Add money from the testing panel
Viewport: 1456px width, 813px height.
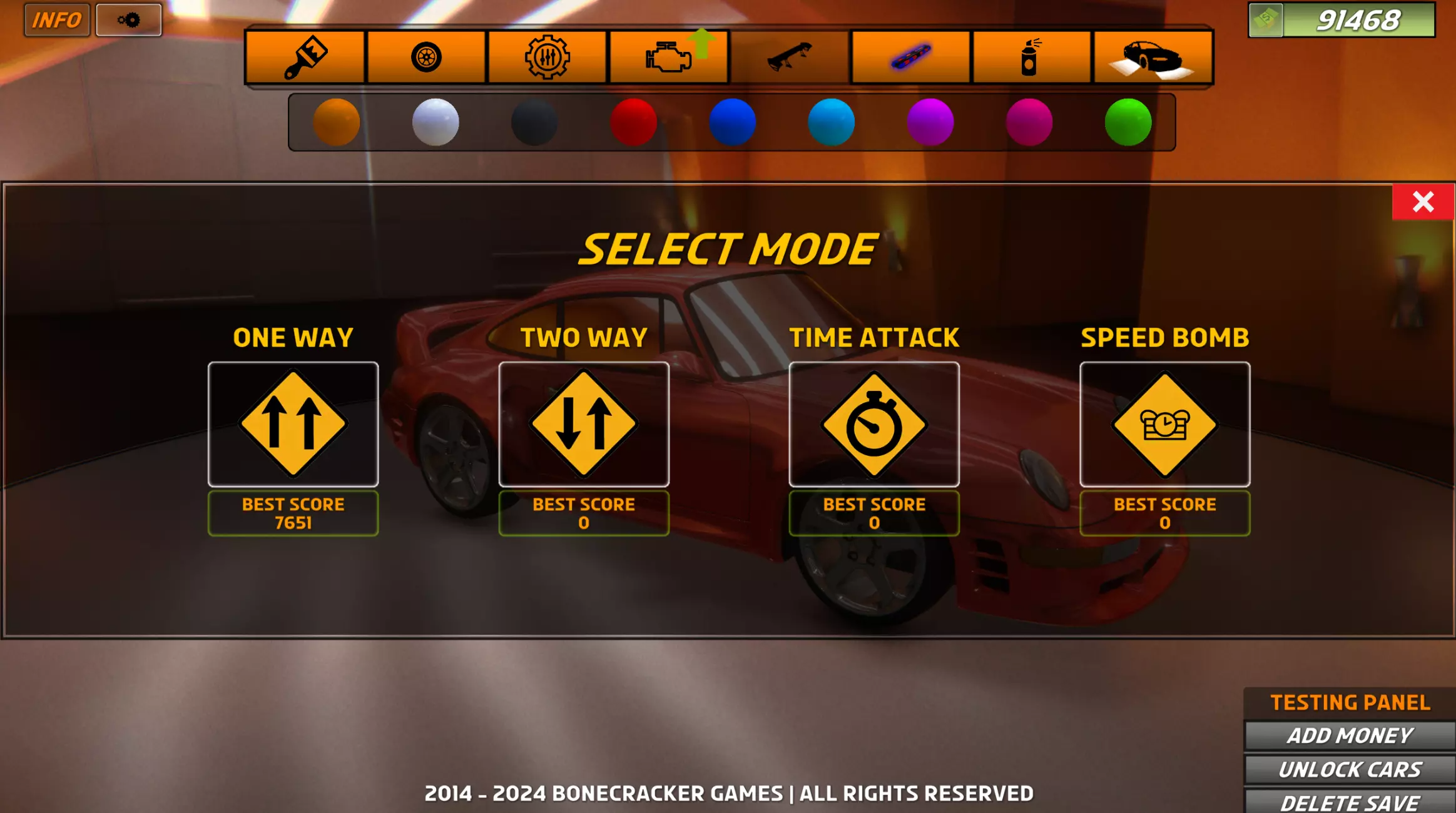[1350, 735]
